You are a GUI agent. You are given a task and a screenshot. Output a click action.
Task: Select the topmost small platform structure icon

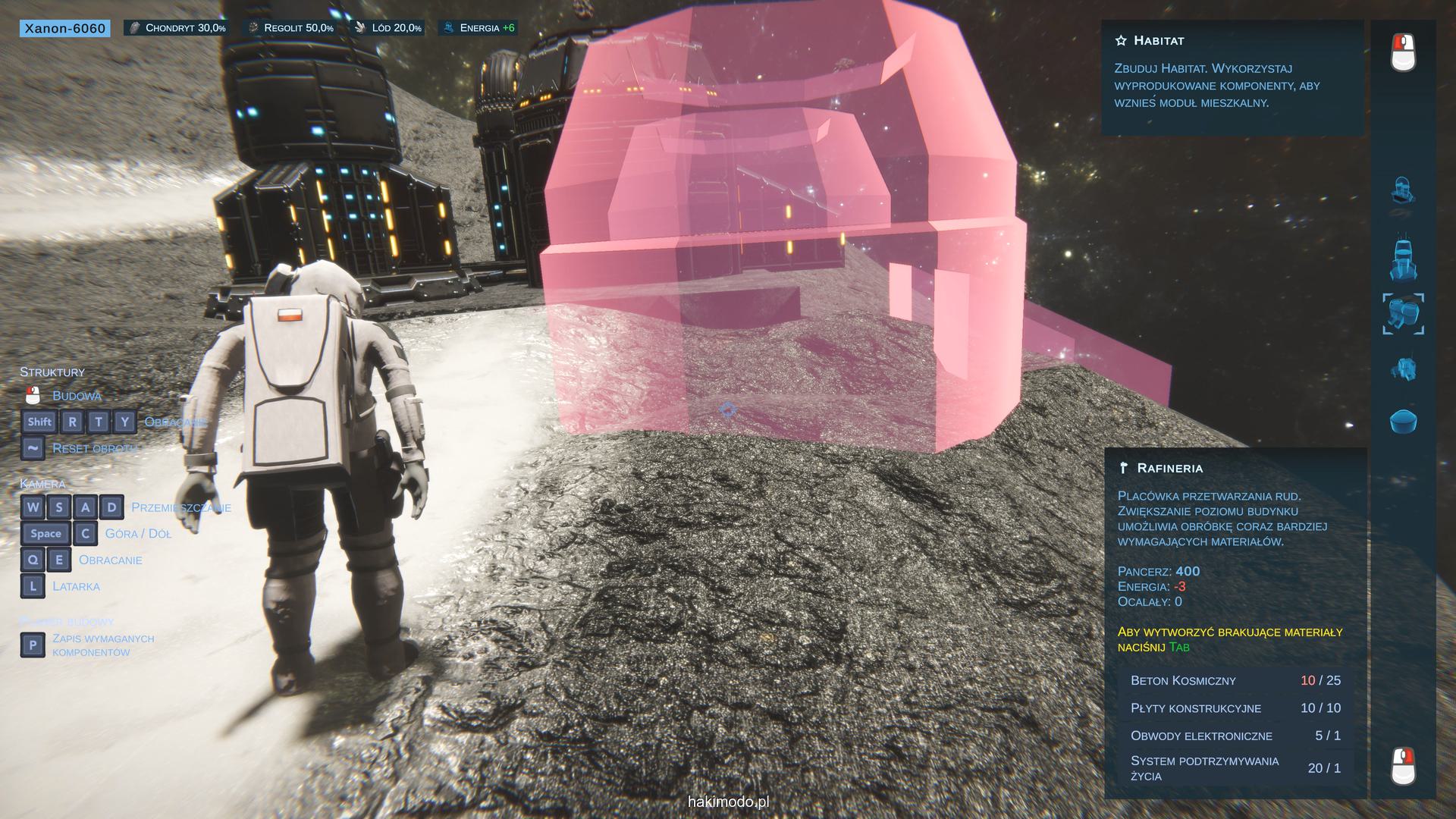point(1403,190)
